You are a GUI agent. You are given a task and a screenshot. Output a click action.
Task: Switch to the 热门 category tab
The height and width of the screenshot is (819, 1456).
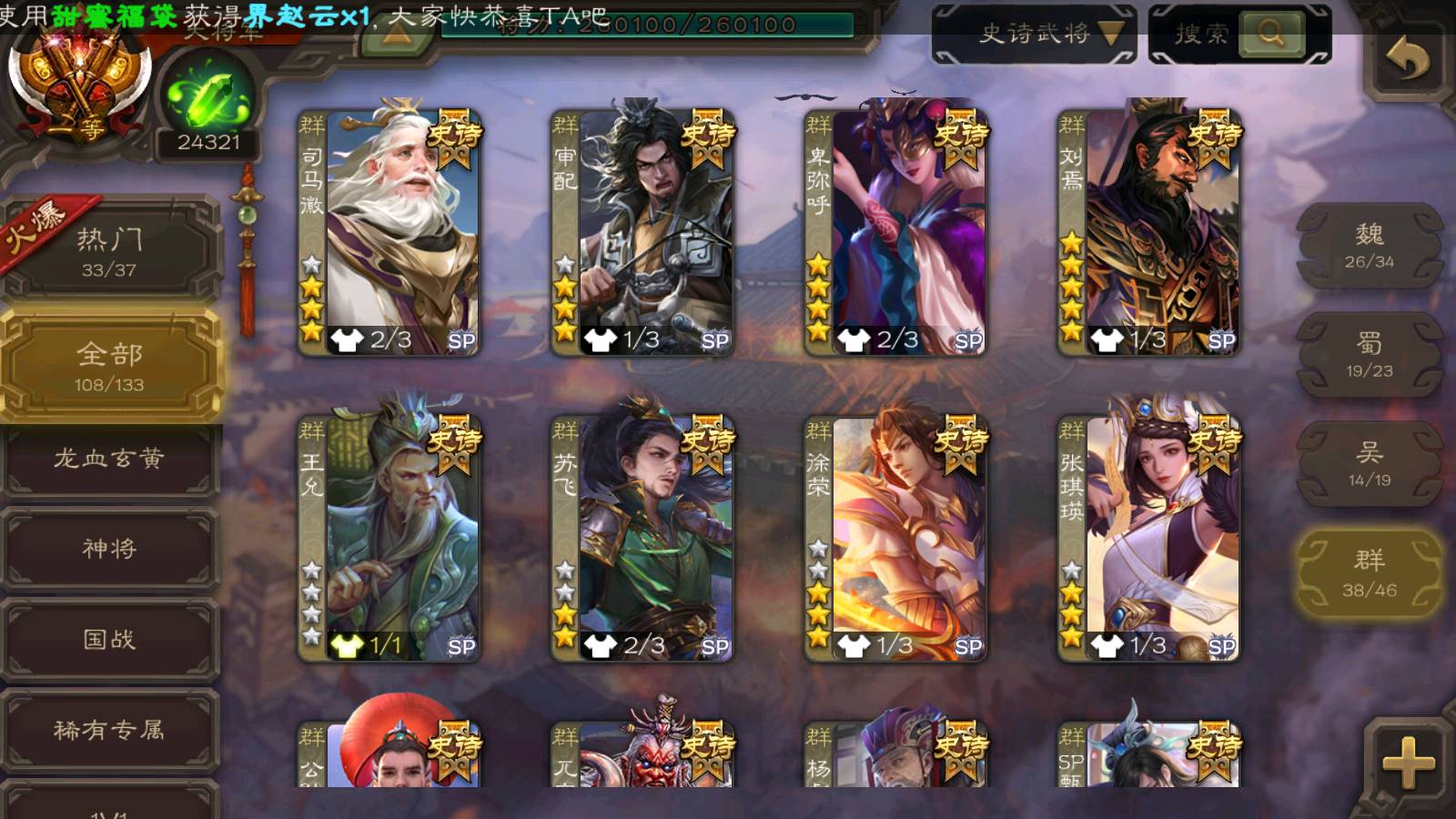tap(109, 251)
